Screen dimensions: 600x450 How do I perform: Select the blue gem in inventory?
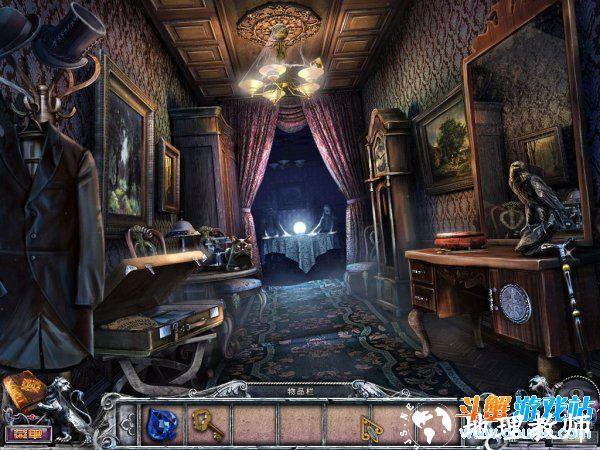tap(159, 422)
